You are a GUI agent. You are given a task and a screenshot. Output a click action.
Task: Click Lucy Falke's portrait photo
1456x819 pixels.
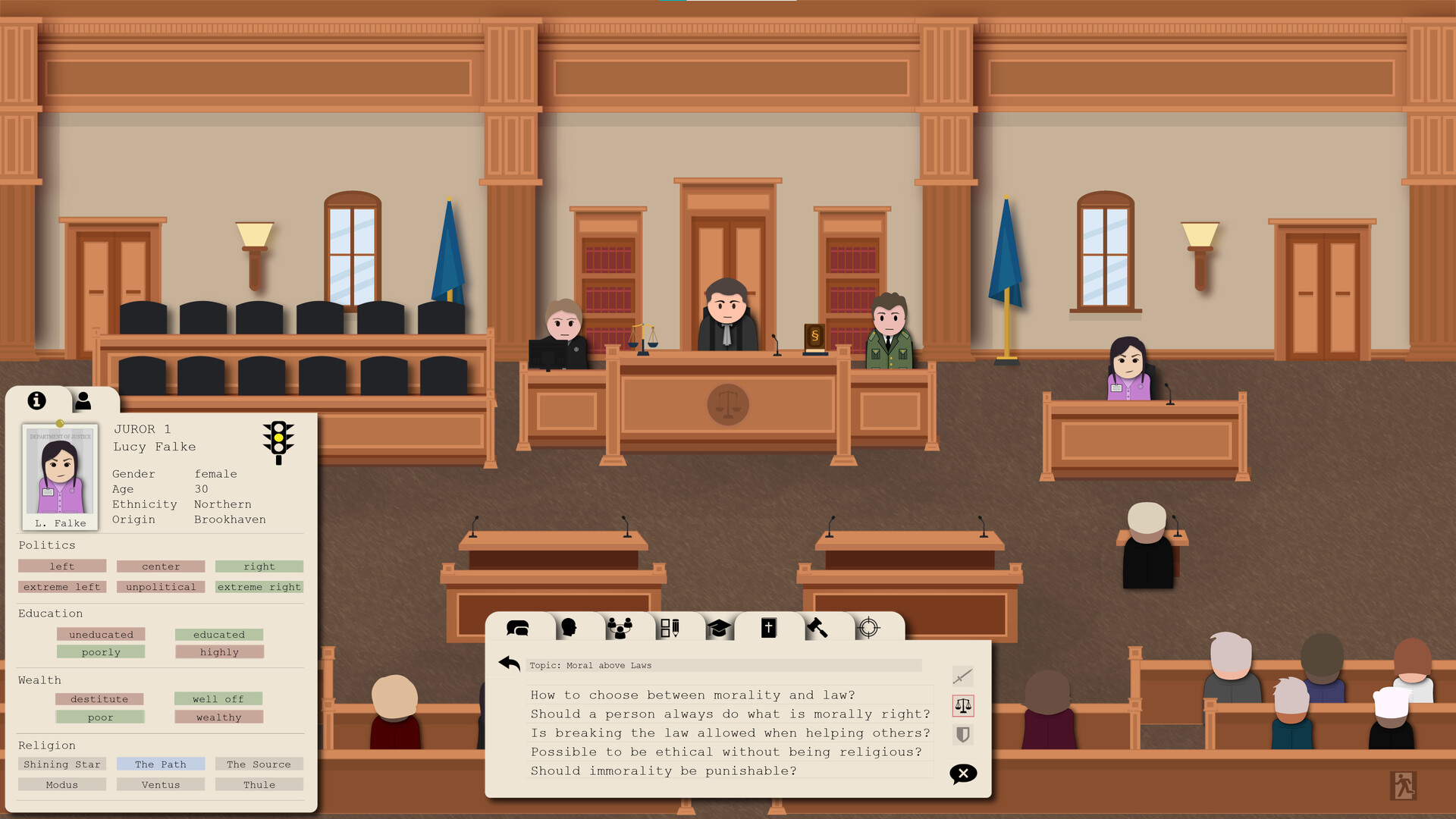(60, 476)
